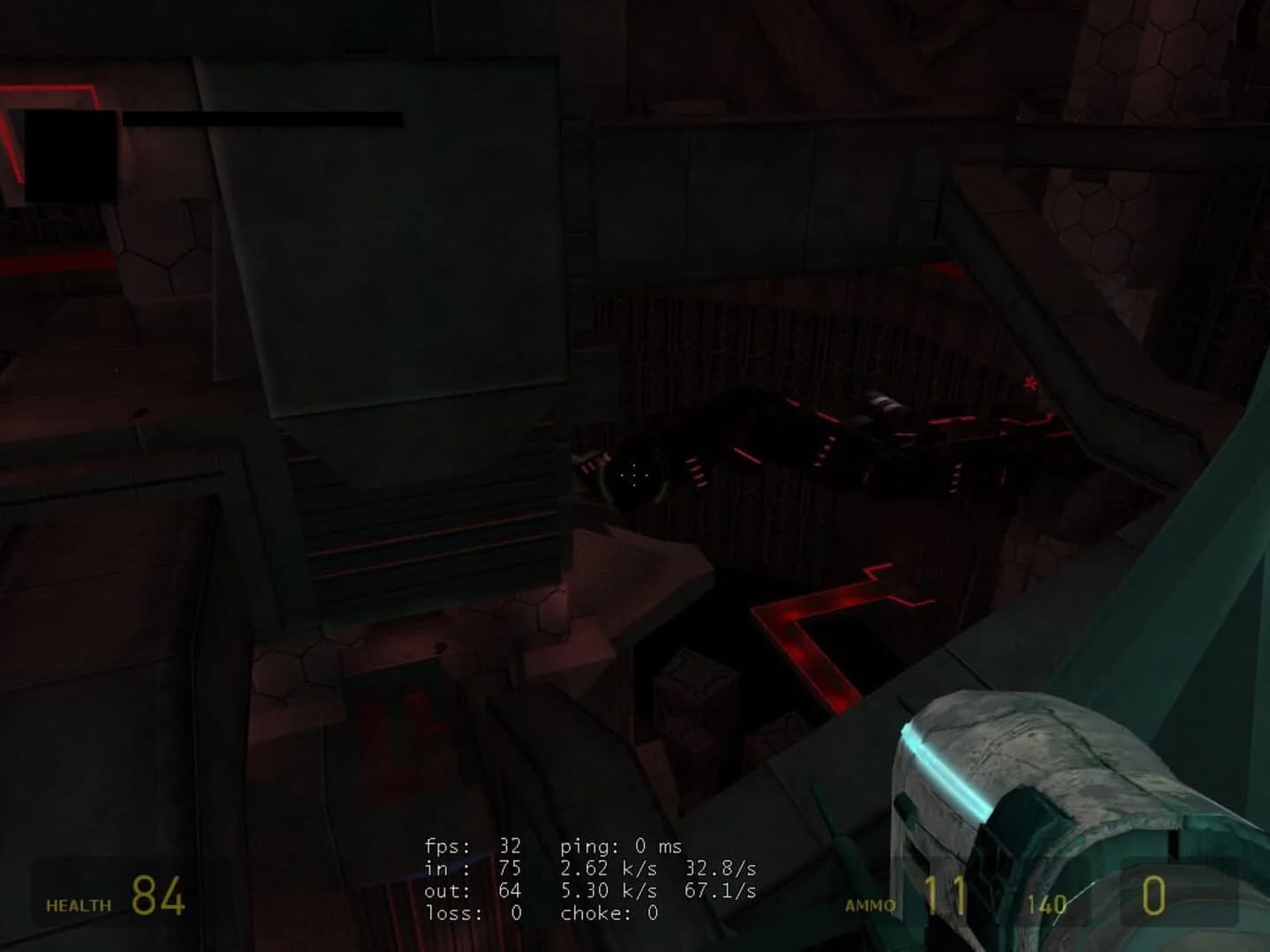Click the reserve ammo count 140

[x=1045, y=904]
